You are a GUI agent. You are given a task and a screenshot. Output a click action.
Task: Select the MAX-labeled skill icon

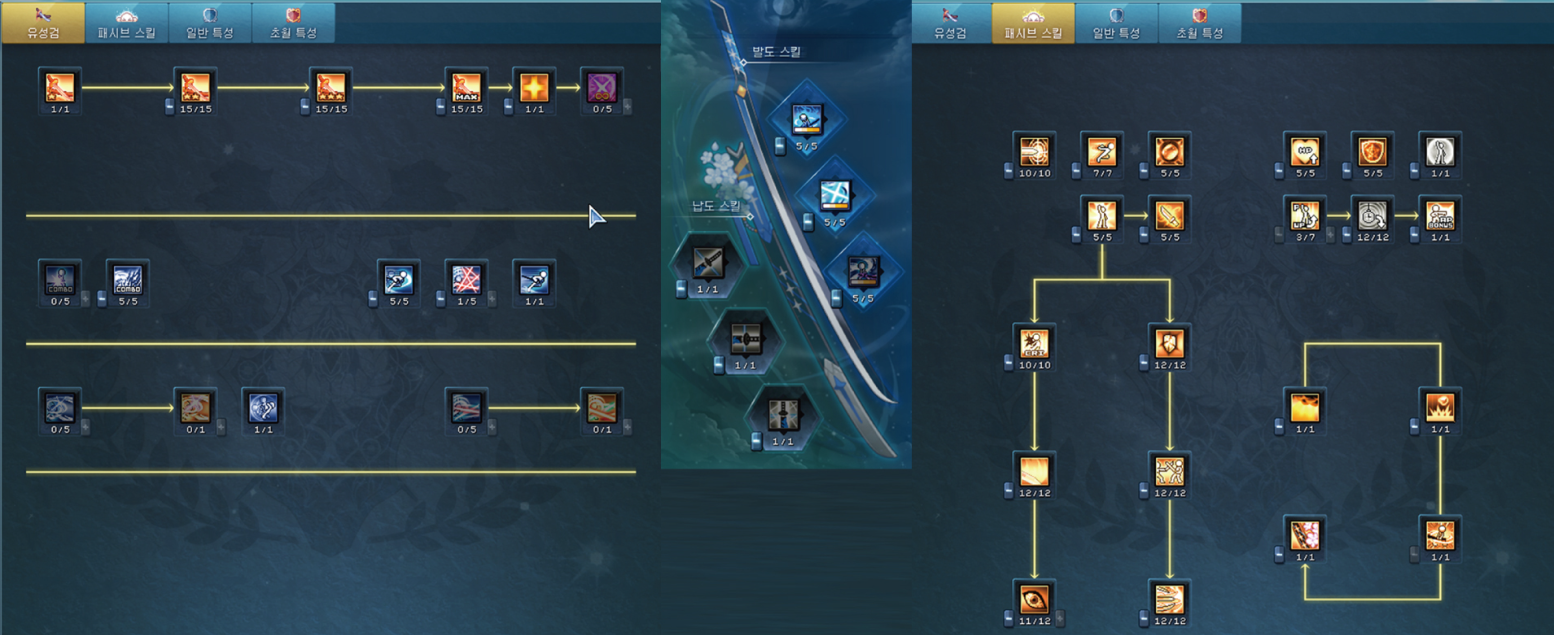[x=466, y=87]
